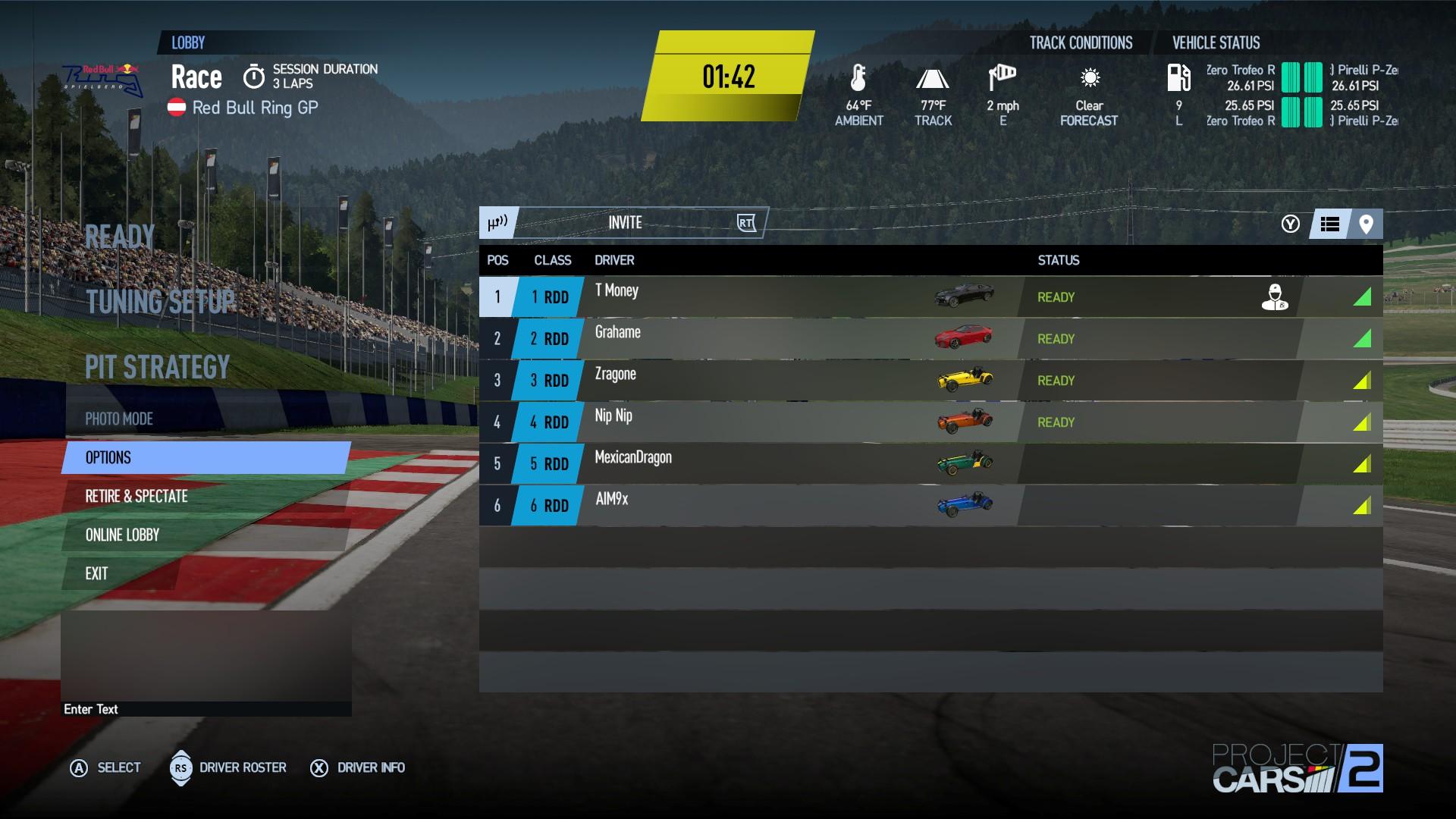
Task: Choose Retire & Spectate
Action: pos(136,496)
